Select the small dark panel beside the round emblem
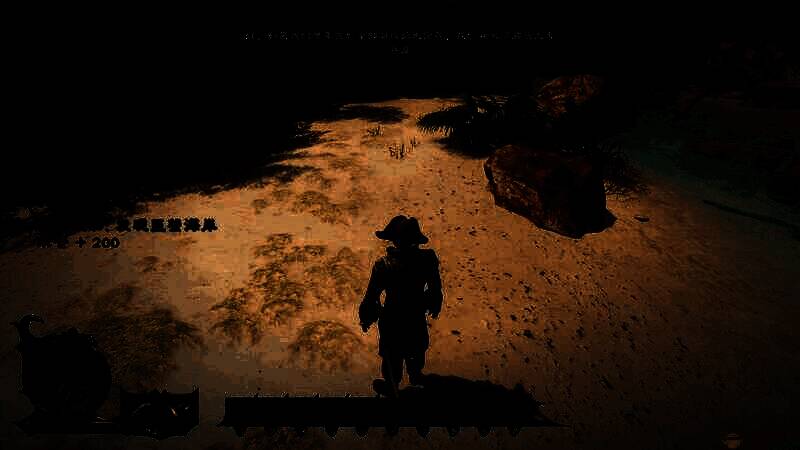This screenshot has width=800, height=450. (x=160, y=410)
